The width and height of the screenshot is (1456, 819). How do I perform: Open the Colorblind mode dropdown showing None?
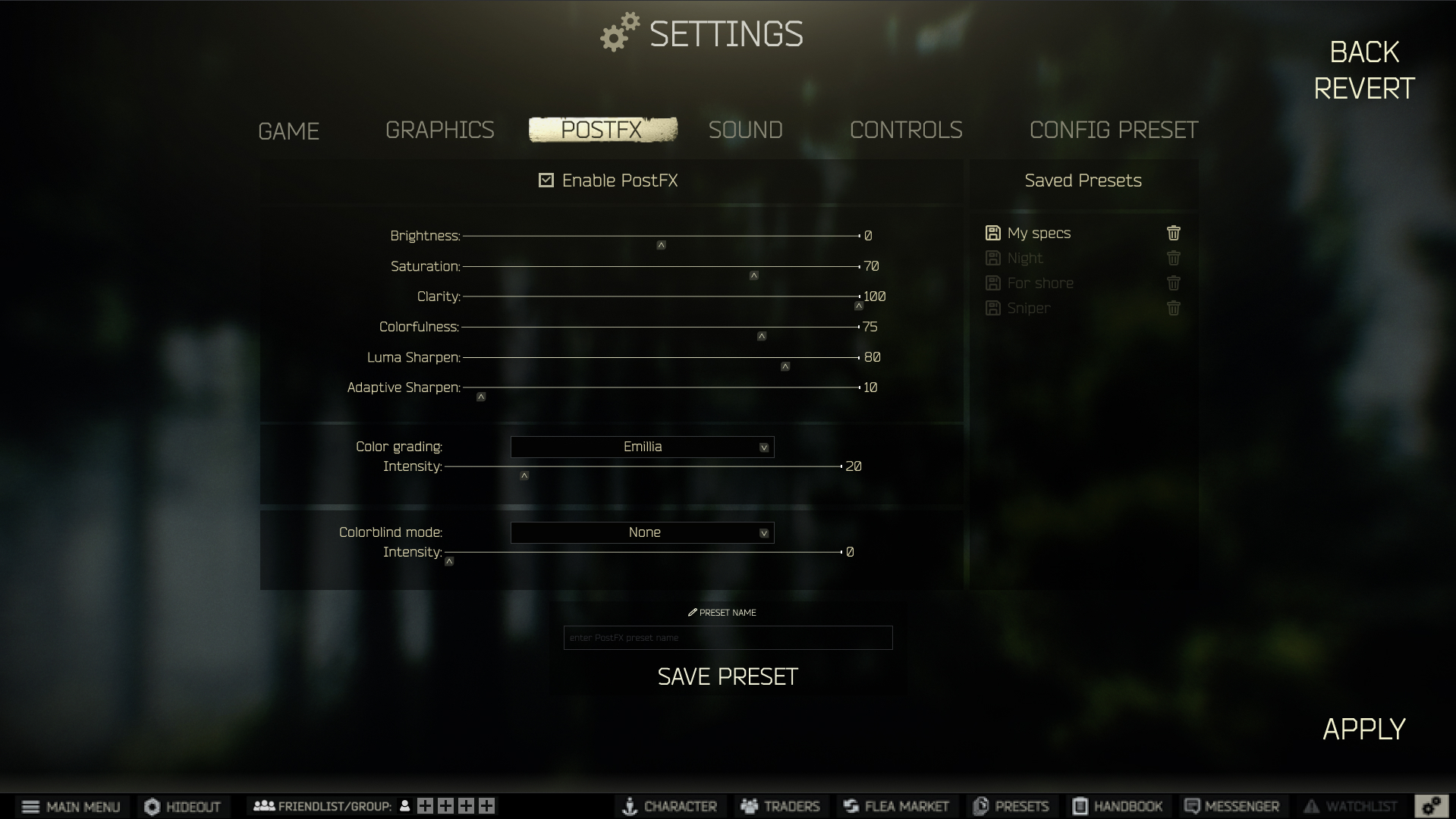click(x=642, y=532)
